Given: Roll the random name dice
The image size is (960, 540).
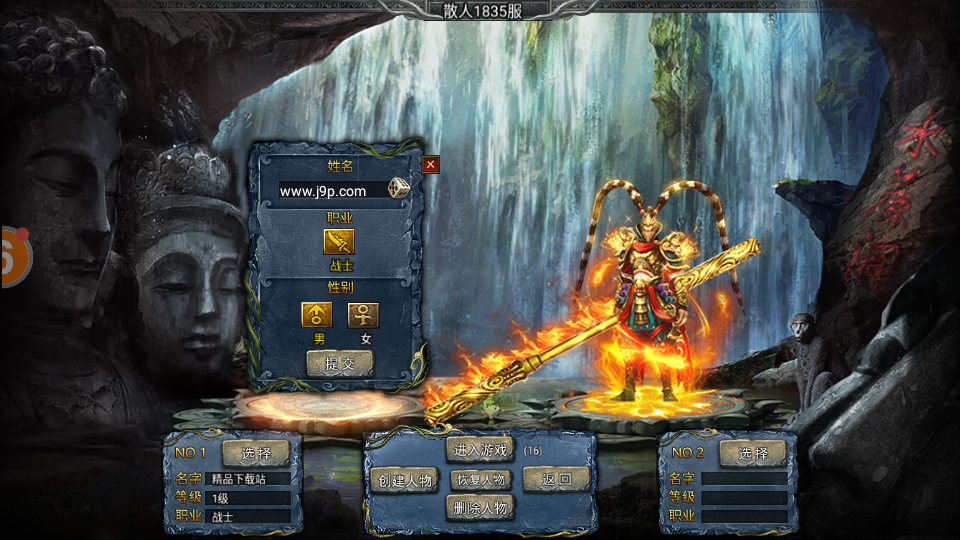Looking at the screenshot, I should coord(398,189).
